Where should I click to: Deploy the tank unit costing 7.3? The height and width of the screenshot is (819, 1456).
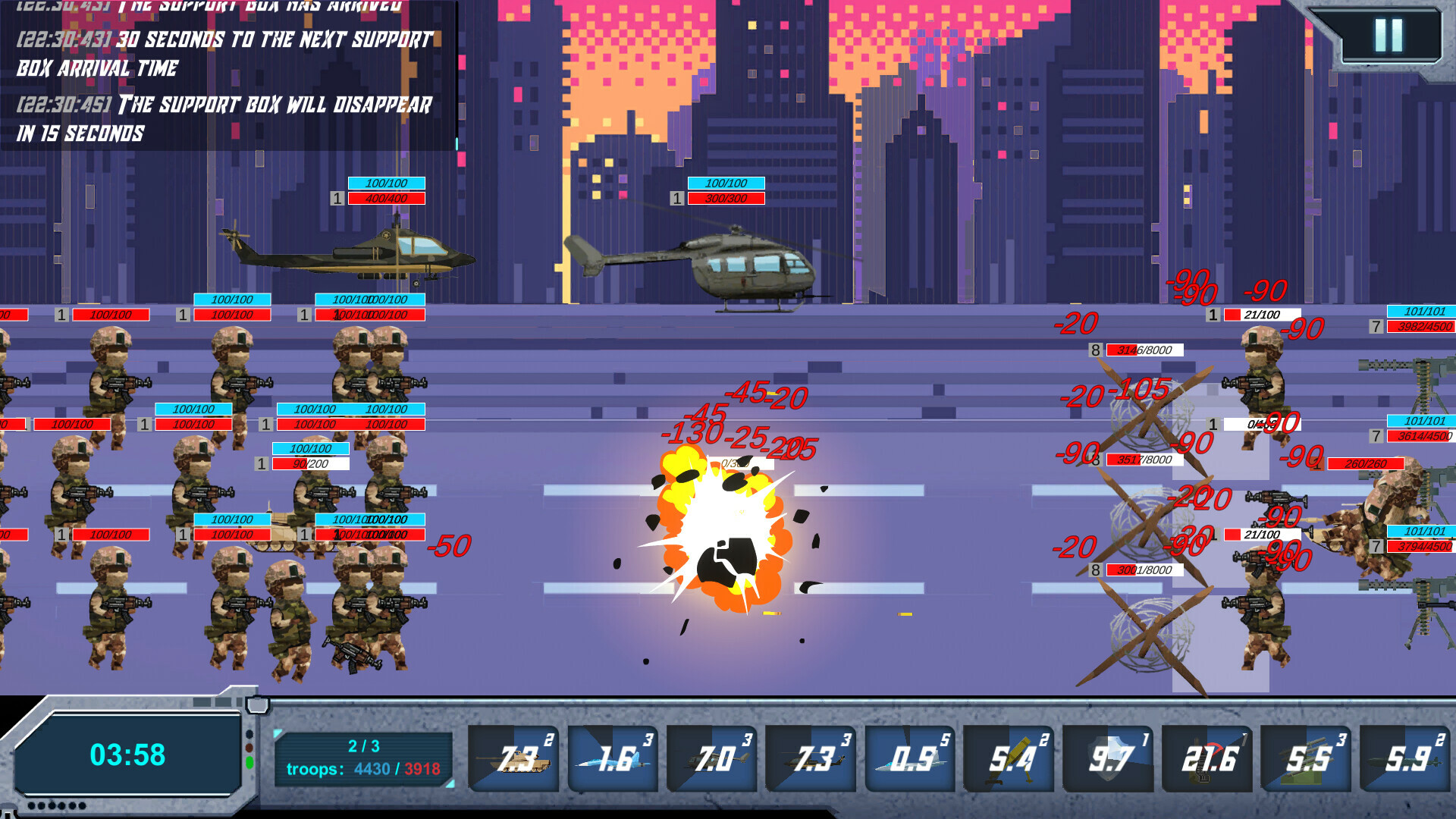(x=513, y=757)
